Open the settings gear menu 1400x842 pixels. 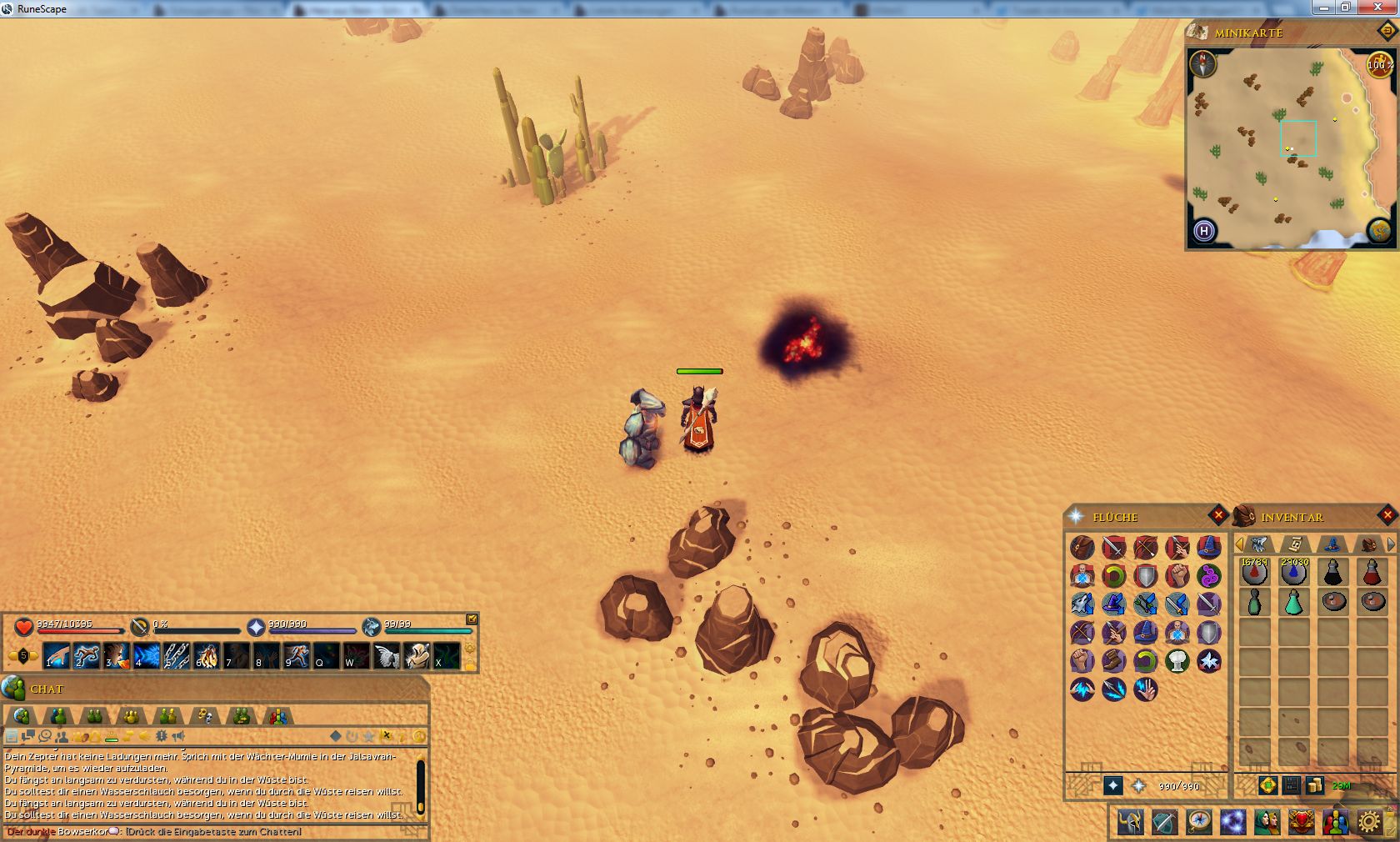1368,822
